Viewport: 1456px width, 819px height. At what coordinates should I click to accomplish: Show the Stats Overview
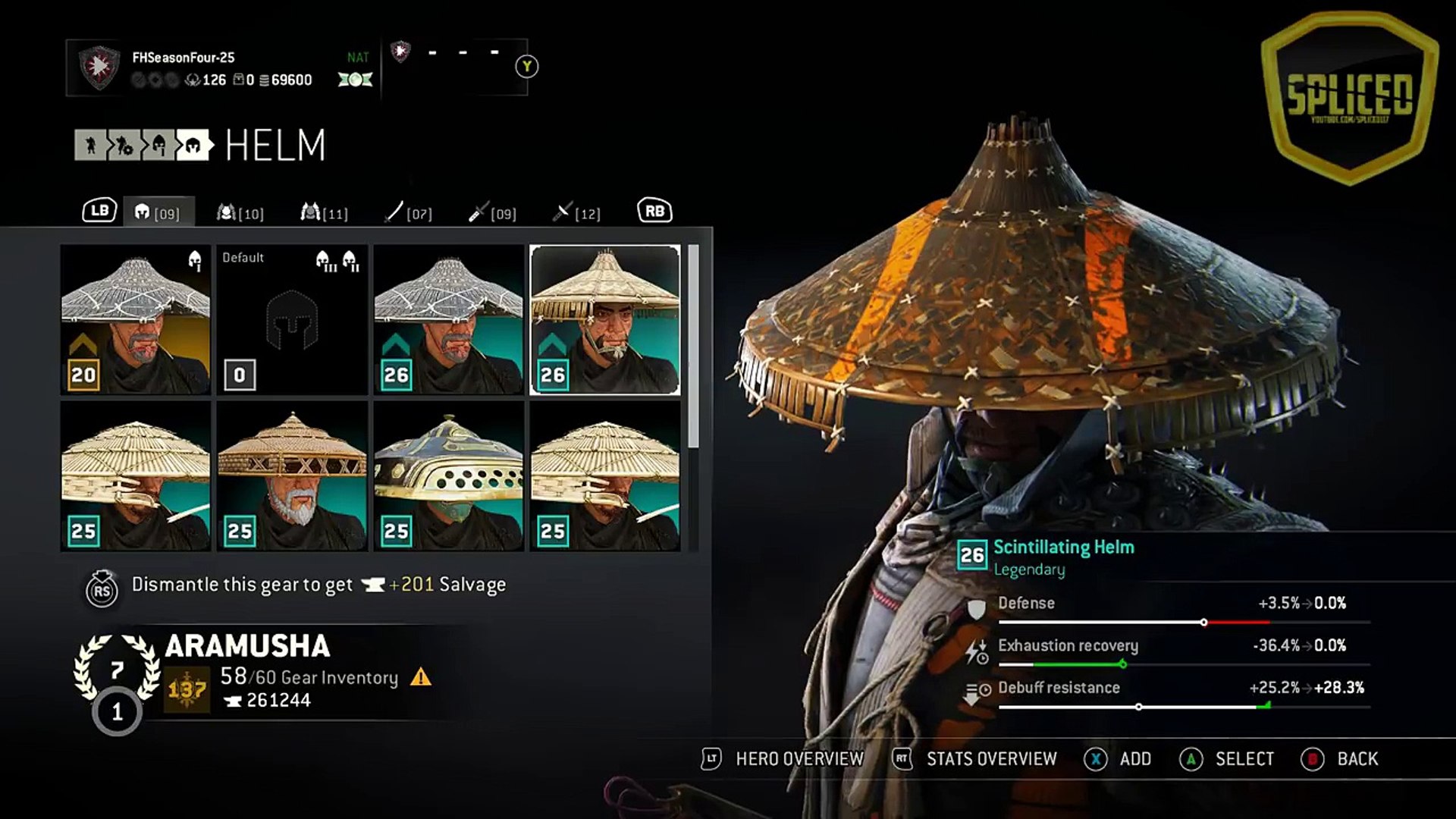click(x=977, y=759)
